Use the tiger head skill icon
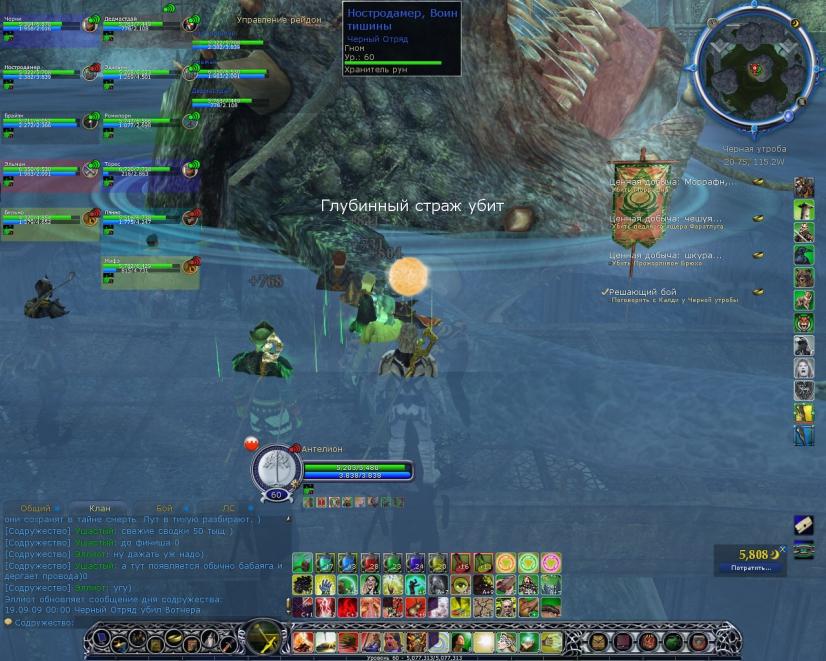The width and height of the screenshot is (826, 661). point(804,323)
